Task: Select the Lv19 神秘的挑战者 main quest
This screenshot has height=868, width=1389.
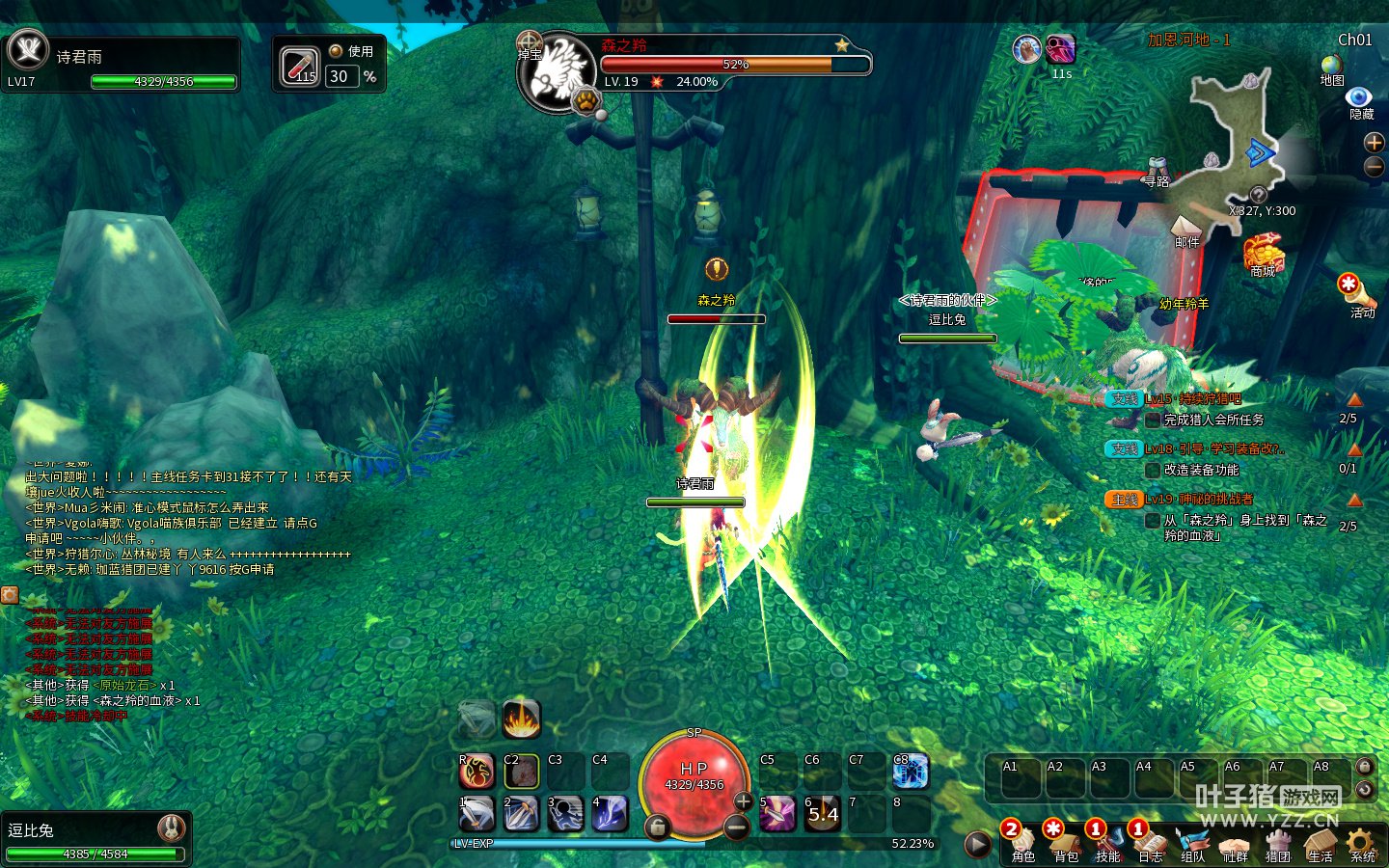Action: point(1199,500)
